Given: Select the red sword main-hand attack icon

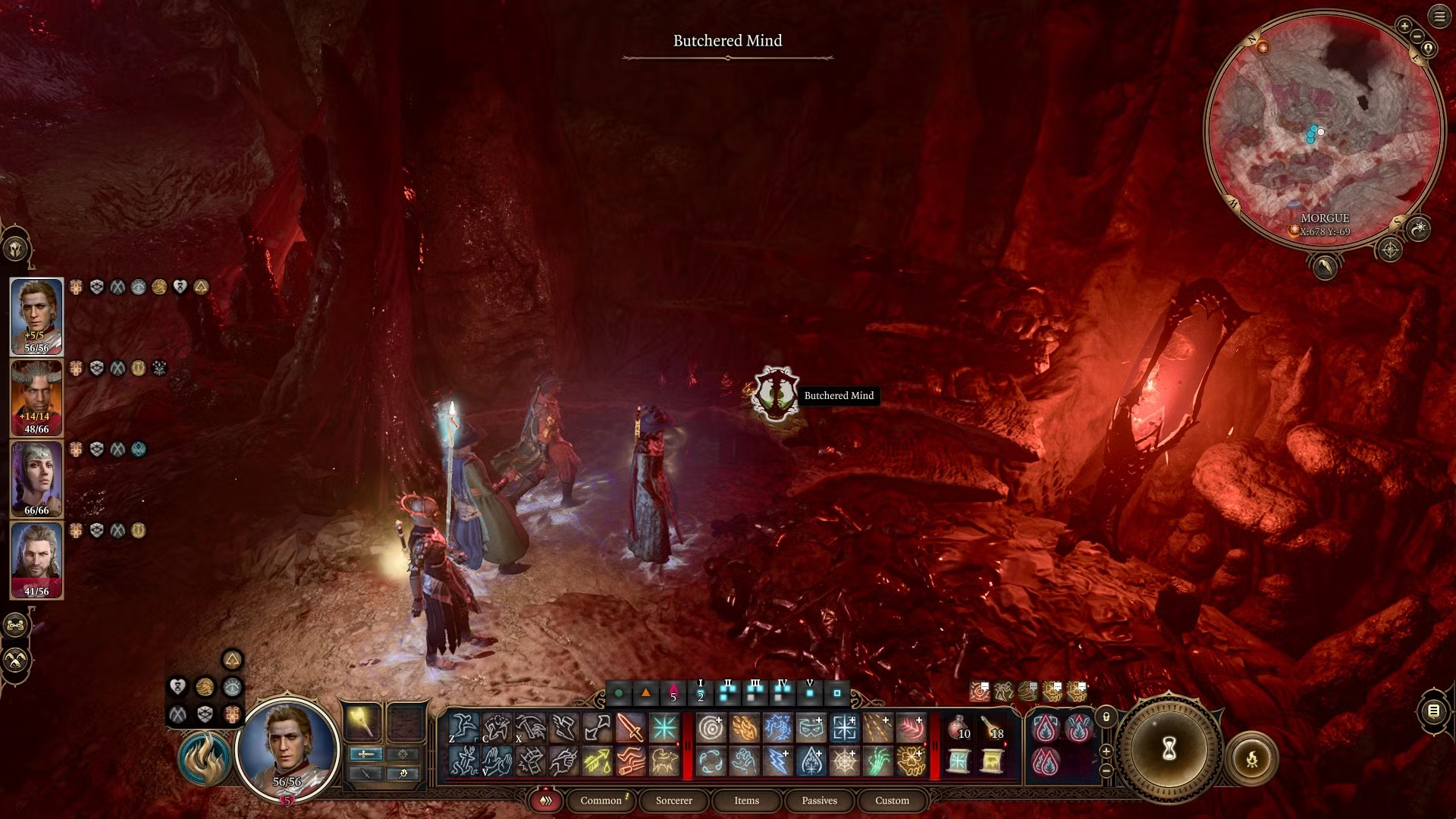Looking at the screenshot, I should click(630, 728).
